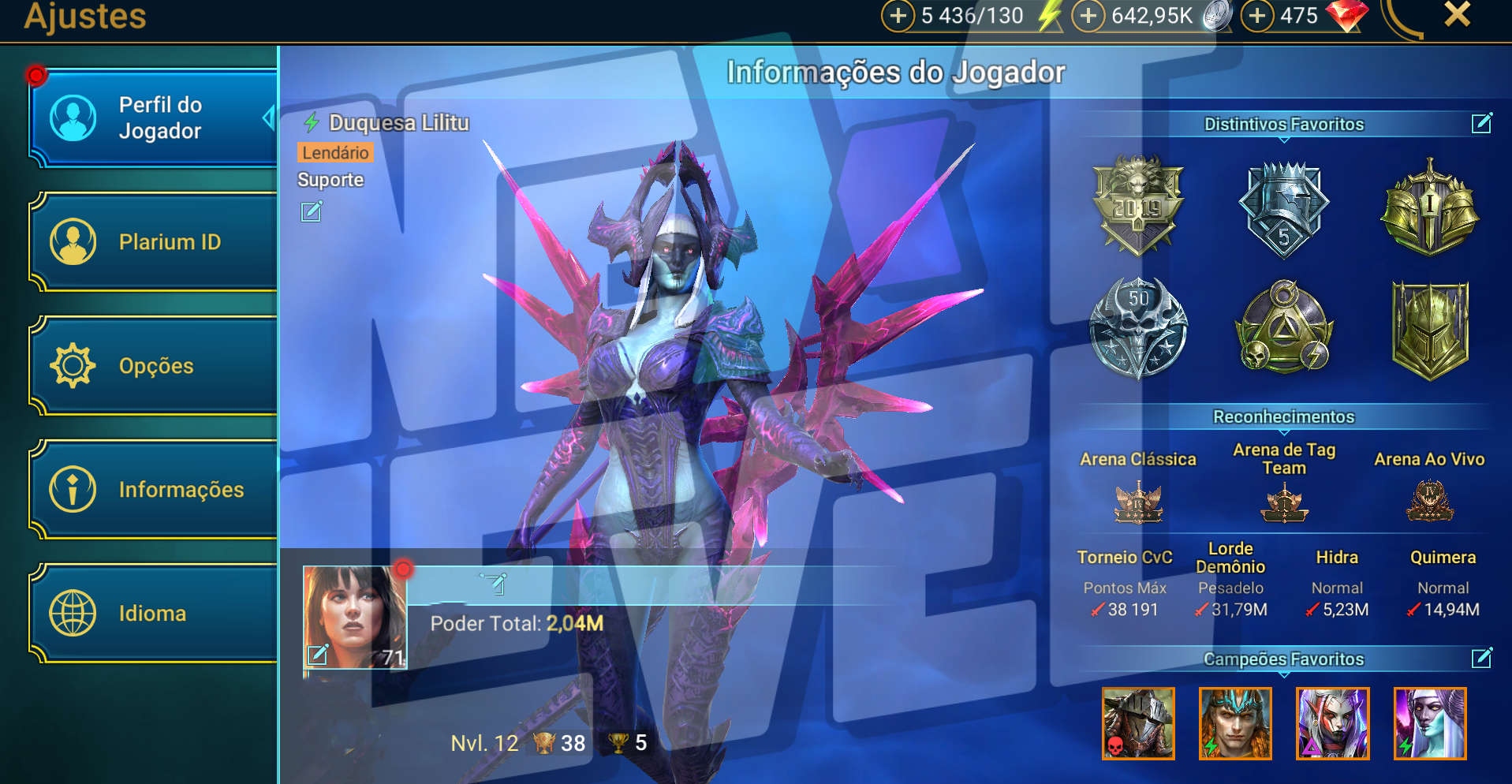
Task: Select the Idioma language section
Action: 154,614
